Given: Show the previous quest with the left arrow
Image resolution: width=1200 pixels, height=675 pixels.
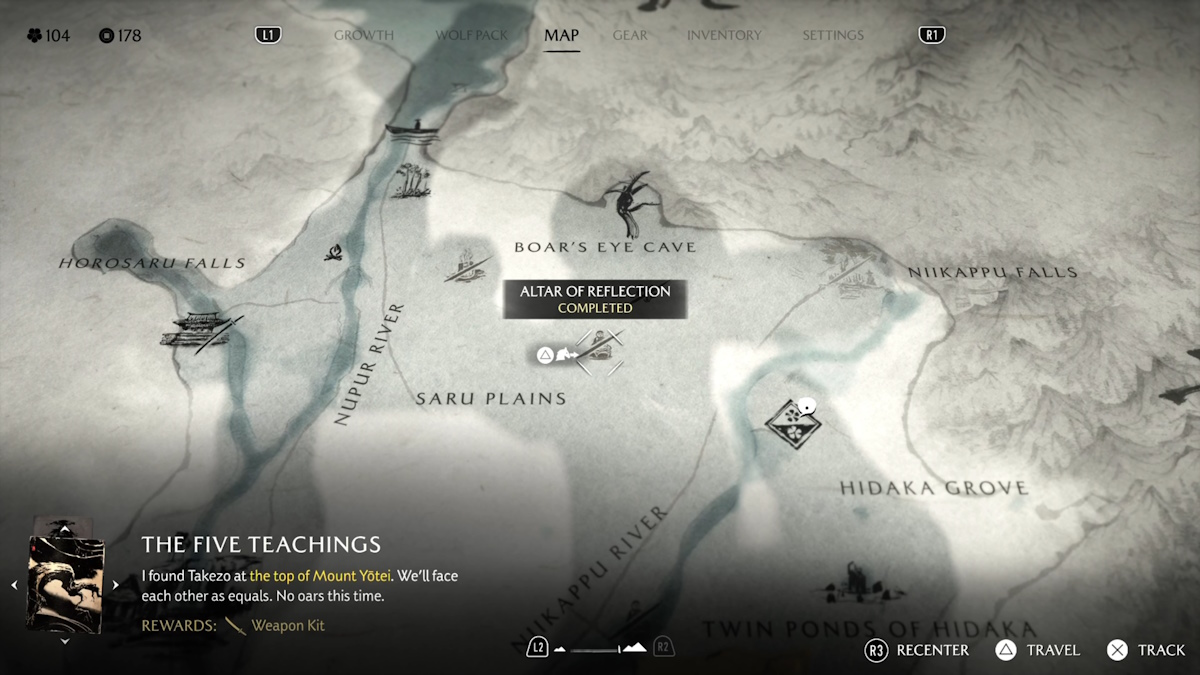Looking at the screenshot, I should [14, 585].
